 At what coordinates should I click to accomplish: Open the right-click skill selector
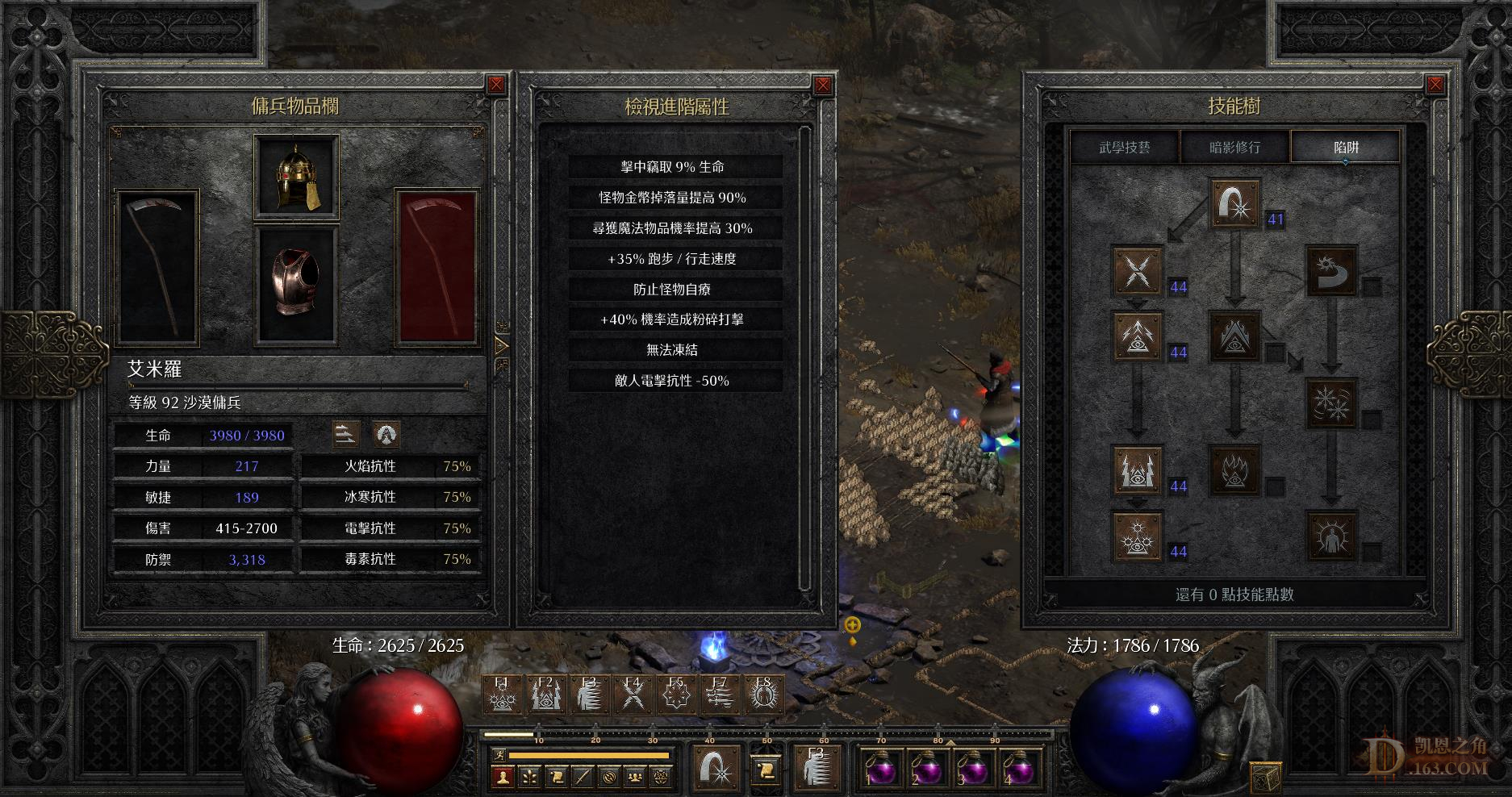click(x=816, y=766)
